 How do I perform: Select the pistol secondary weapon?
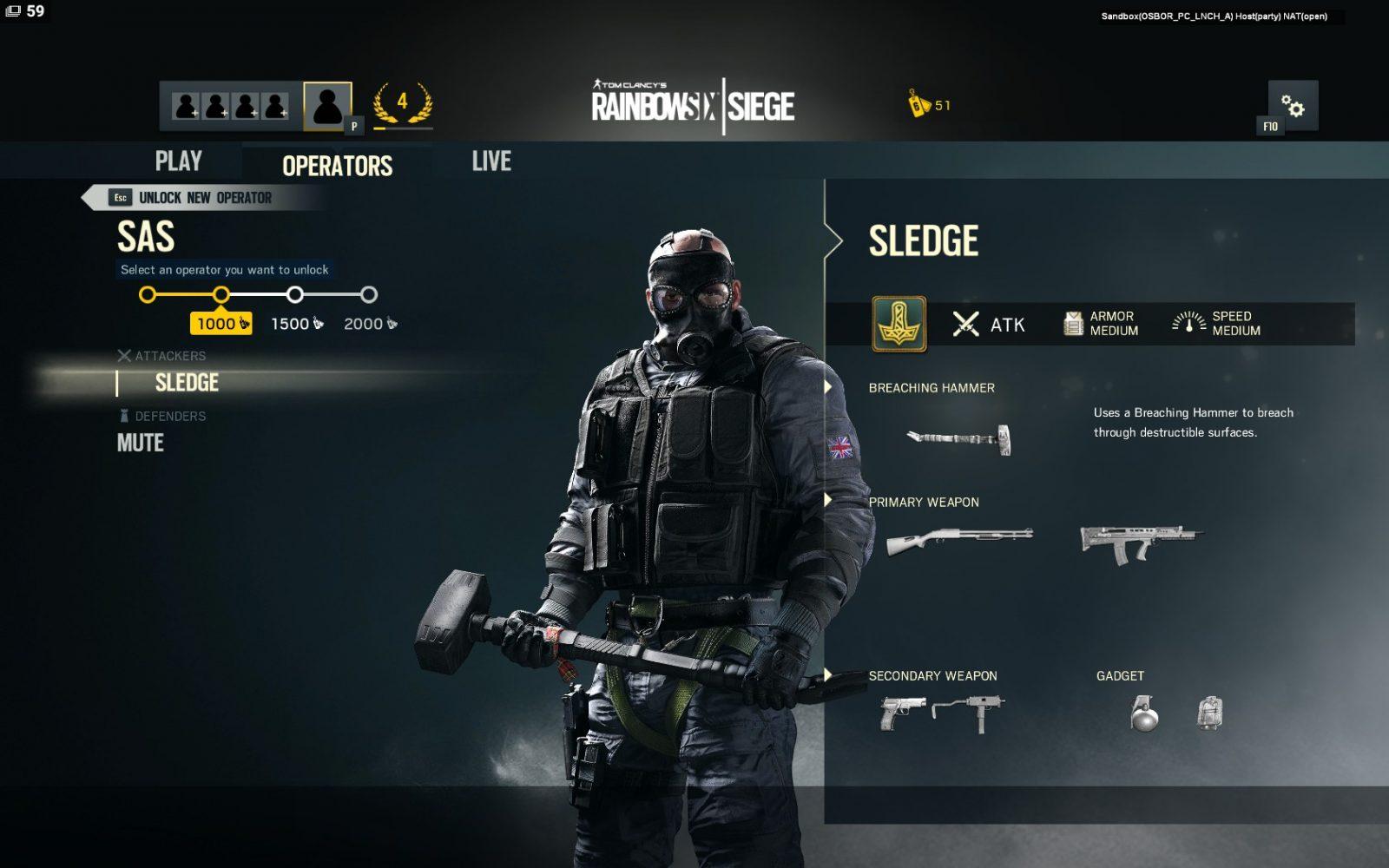[x=902, y=713]
